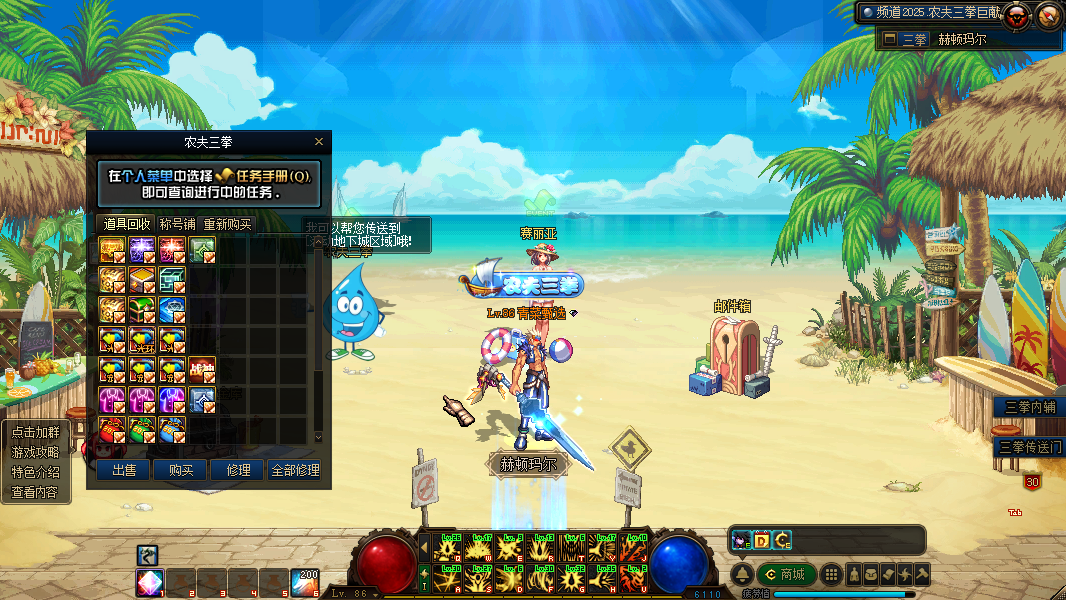
Task: Open the character silhouette info icon
Action: [x=854, y=574]
